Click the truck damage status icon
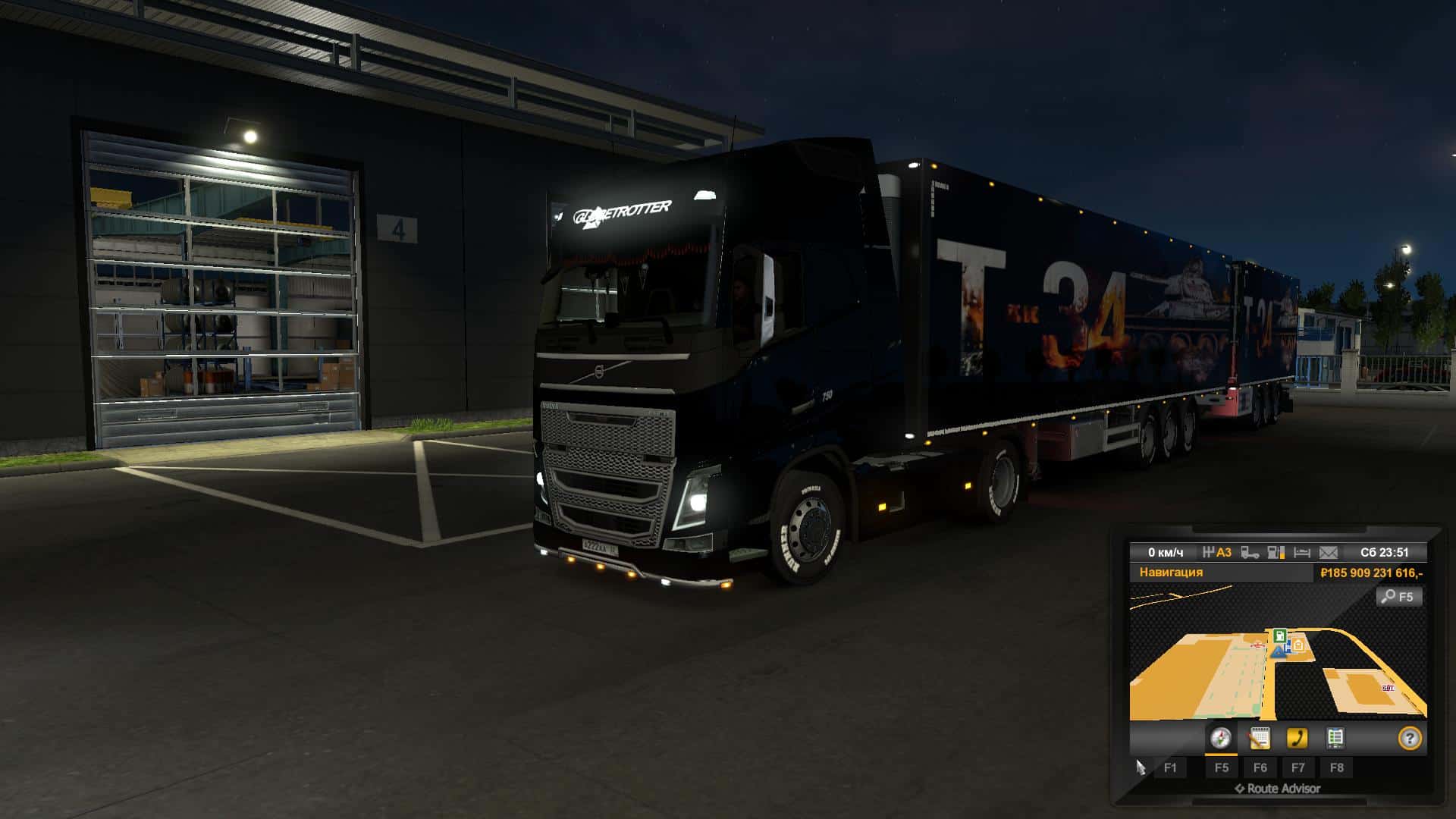The width and height of the screenshot is (1456, 819). pos(1250,553)
